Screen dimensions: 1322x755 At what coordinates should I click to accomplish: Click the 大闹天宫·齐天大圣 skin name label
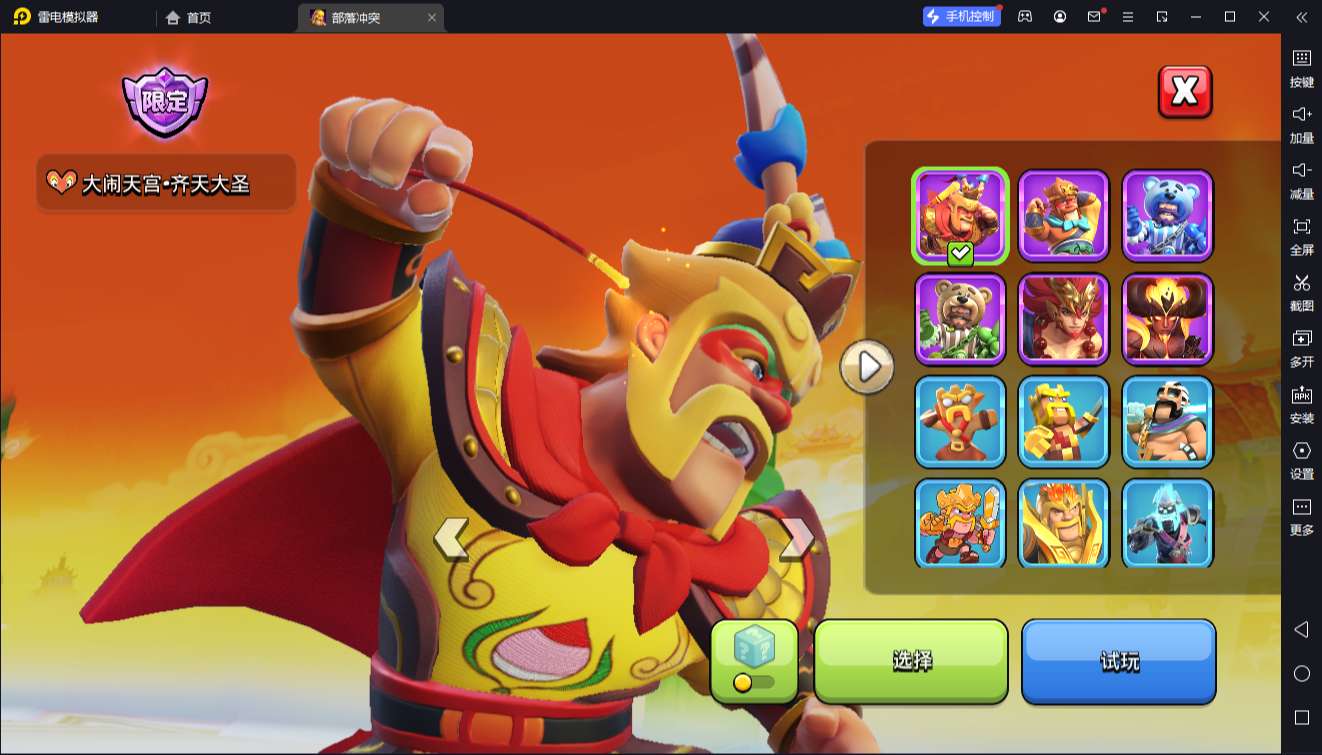click(166, 183)
